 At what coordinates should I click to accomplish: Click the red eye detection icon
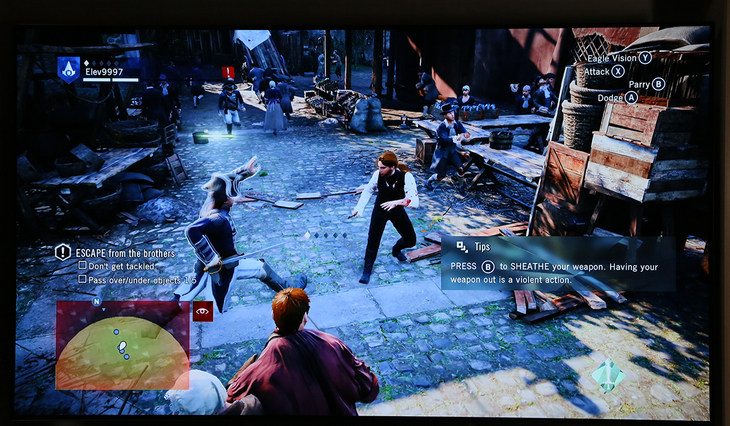pyautogui.click(x=203, y=311)
